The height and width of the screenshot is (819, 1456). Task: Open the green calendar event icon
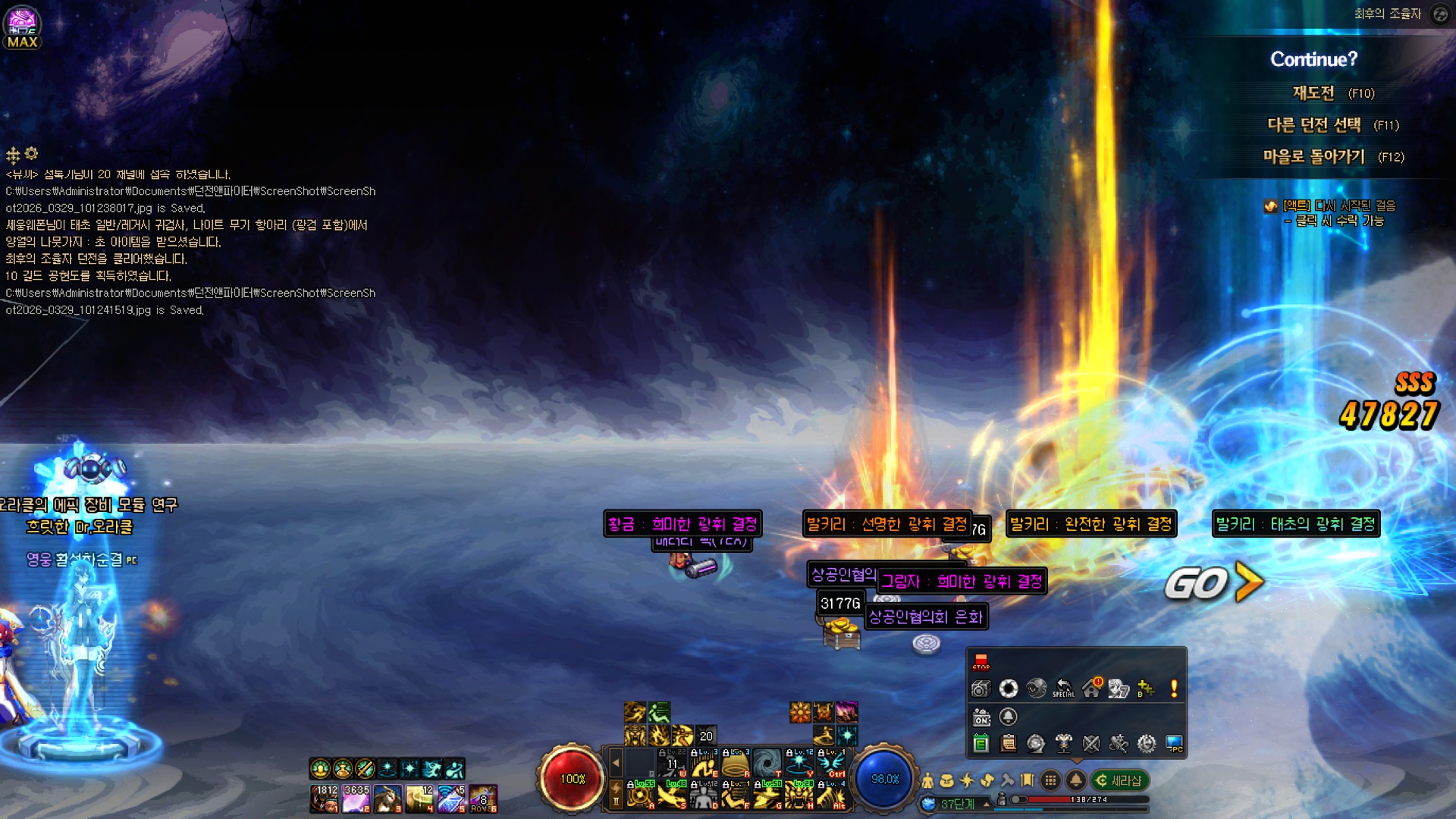[981, 744]
